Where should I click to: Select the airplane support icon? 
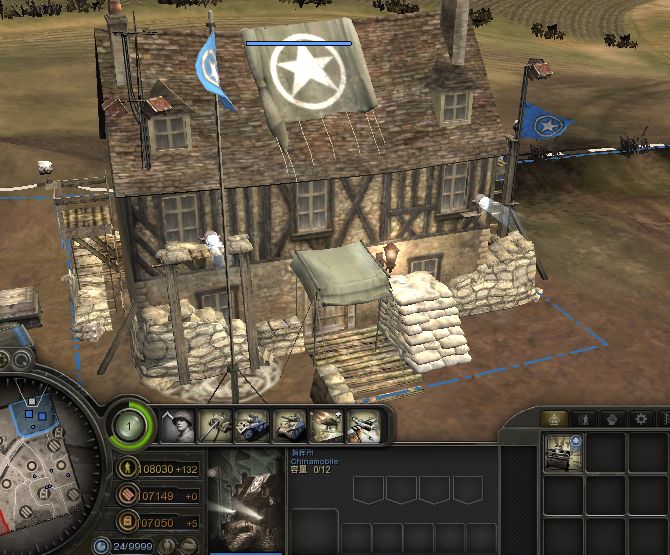click(x=363, y=427)
